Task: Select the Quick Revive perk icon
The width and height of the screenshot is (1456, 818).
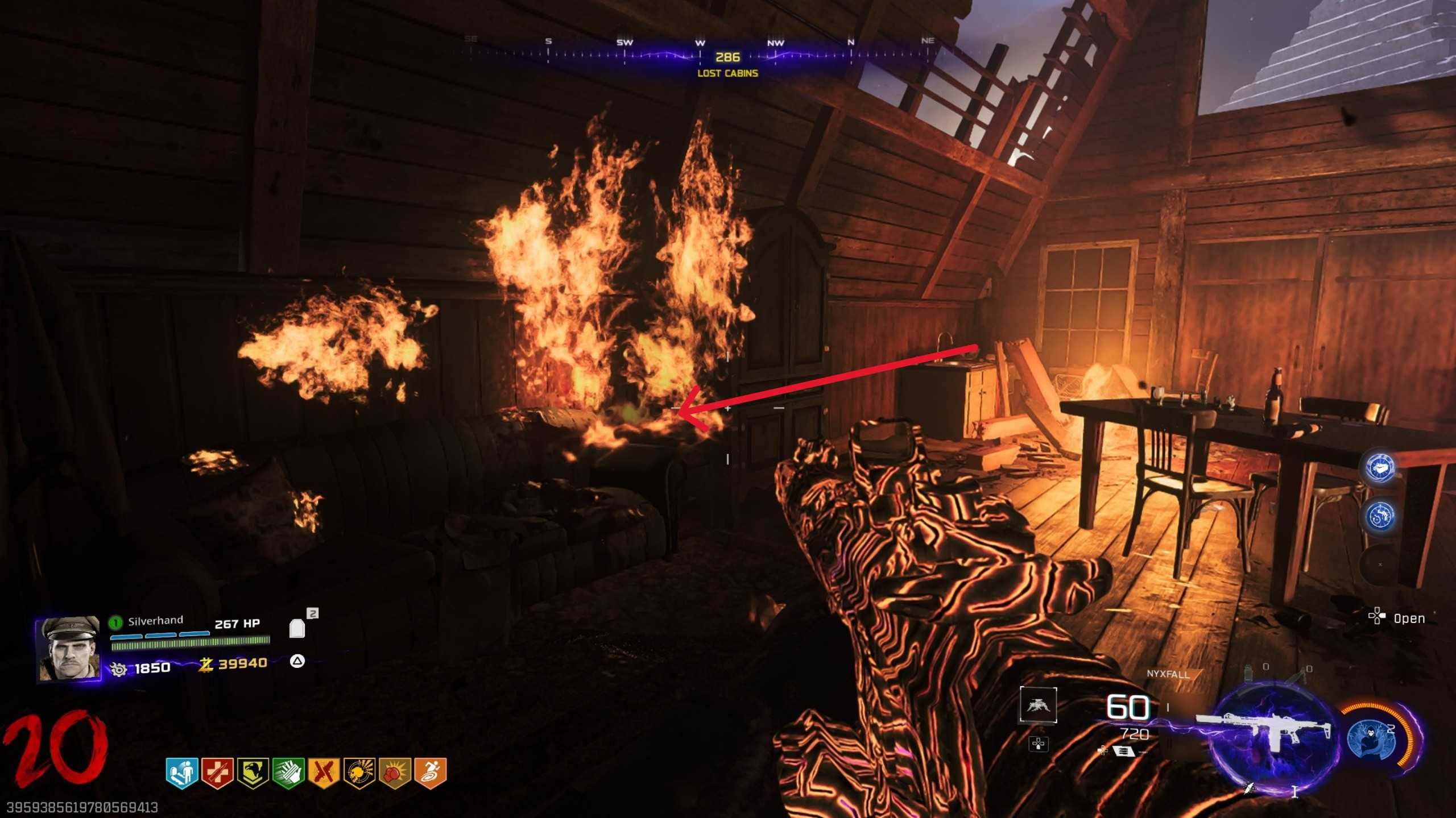Action: point(181,773)
